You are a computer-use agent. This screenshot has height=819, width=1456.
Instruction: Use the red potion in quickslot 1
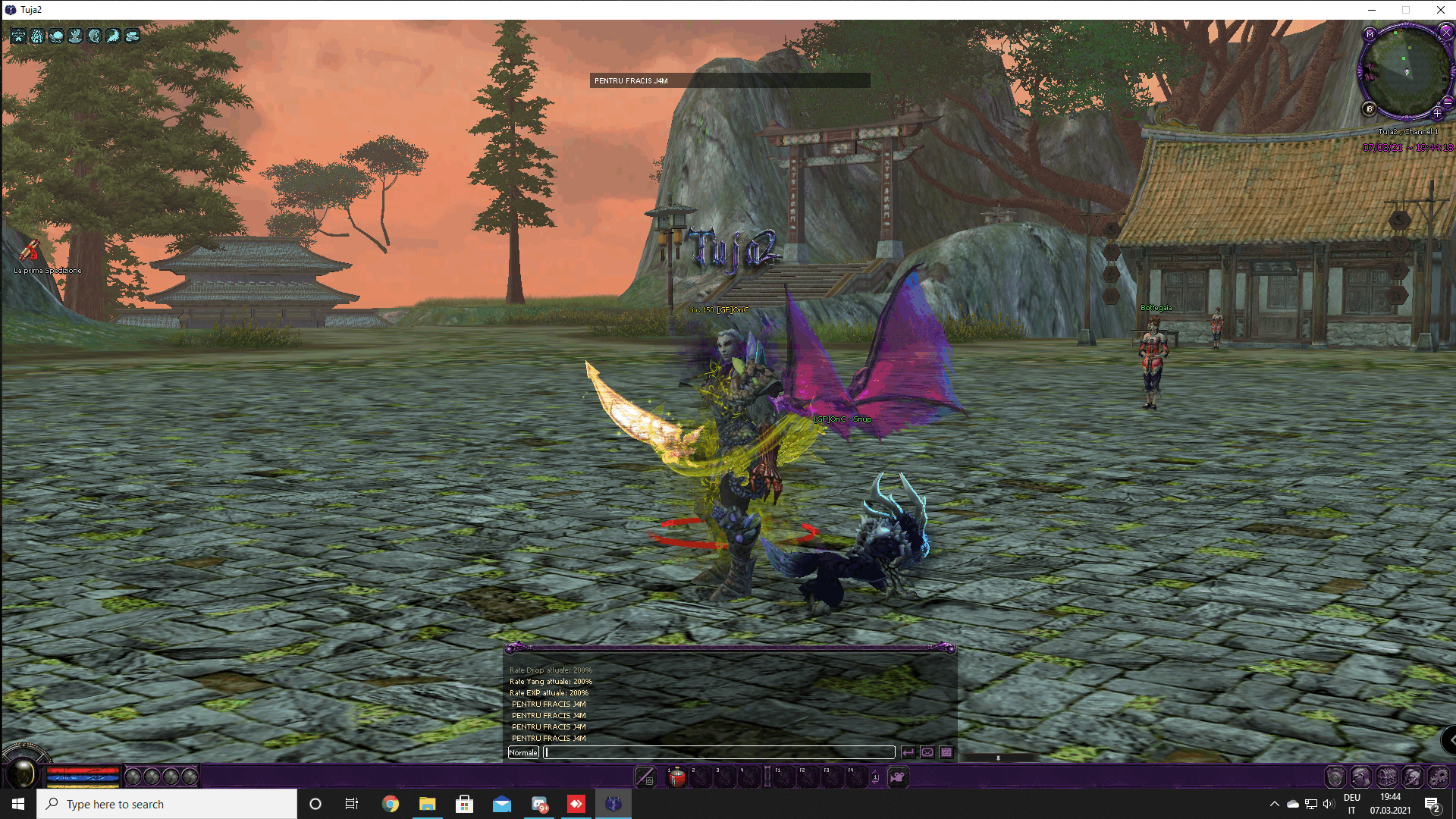tap(677, 777)
